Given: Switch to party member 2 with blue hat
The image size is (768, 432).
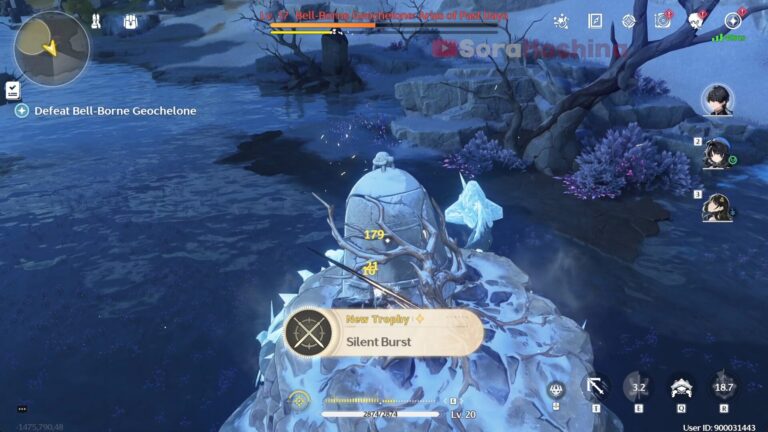Looking at the screenshot, I should tap(717, 153).
